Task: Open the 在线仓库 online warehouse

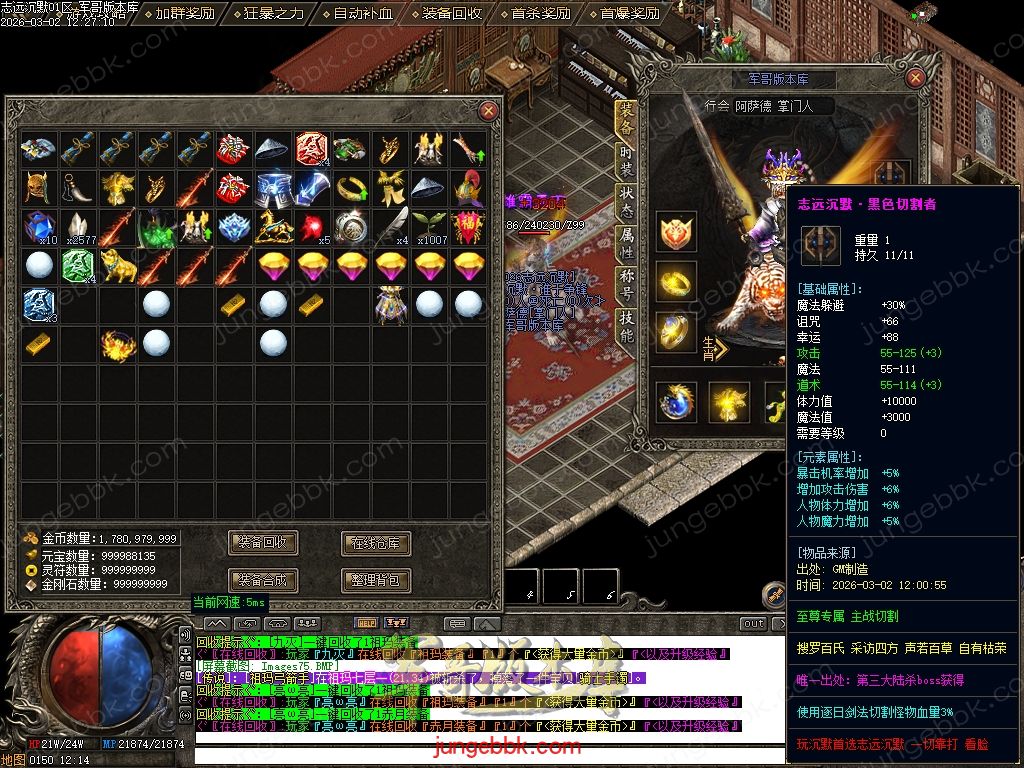Action: [x=376, y=543]
